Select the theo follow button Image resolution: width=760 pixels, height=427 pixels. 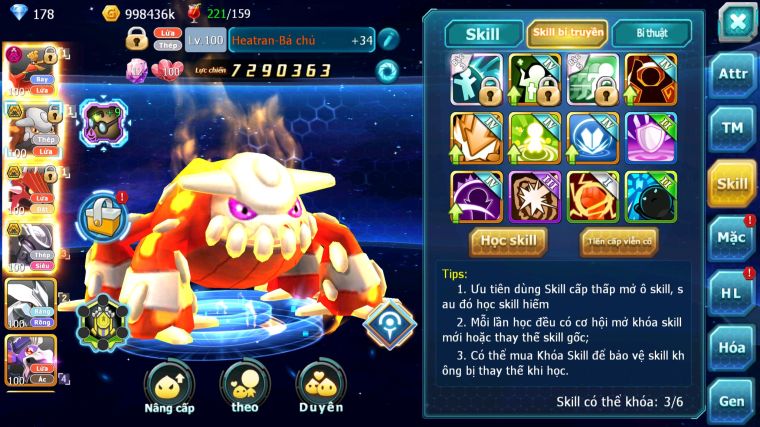[244, 387]
